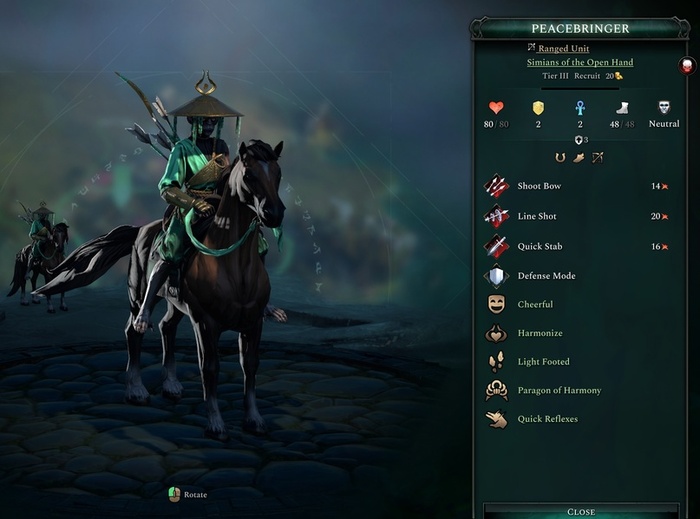This screenshot has width=700, height=519.
Task: Select the Quick Stab ability
Action: 538,246
